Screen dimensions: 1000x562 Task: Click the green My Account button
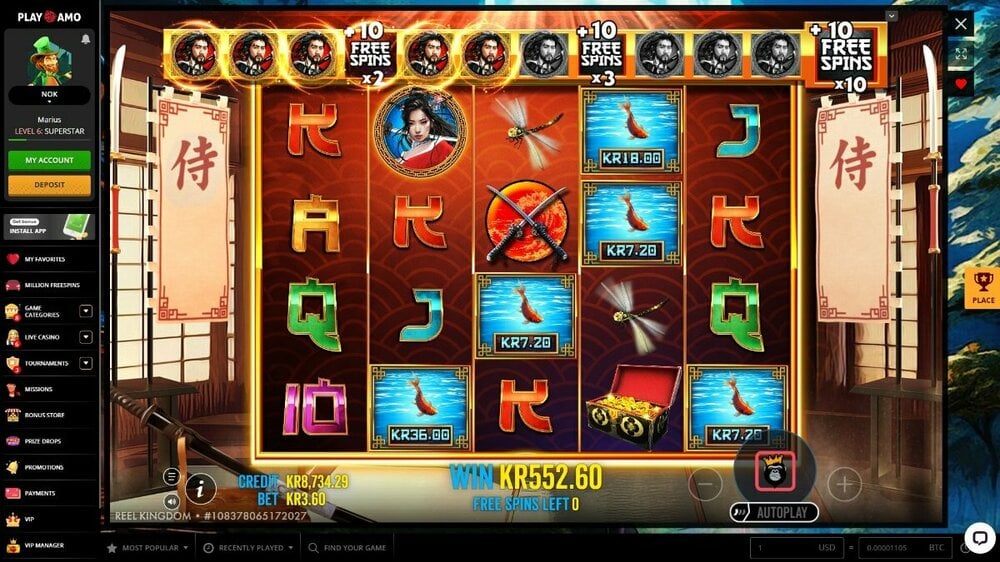pos(49,160)
